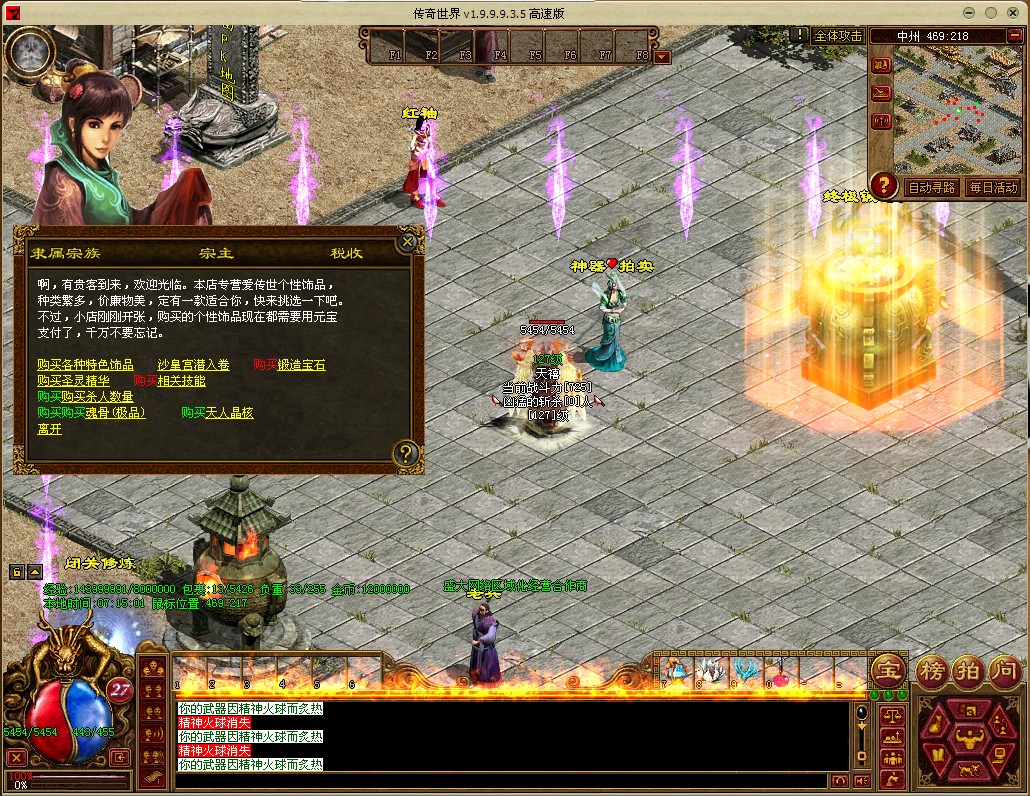Open the 拍 auction button
Screen dimensions: 1030x796
(x=967, y=669)
